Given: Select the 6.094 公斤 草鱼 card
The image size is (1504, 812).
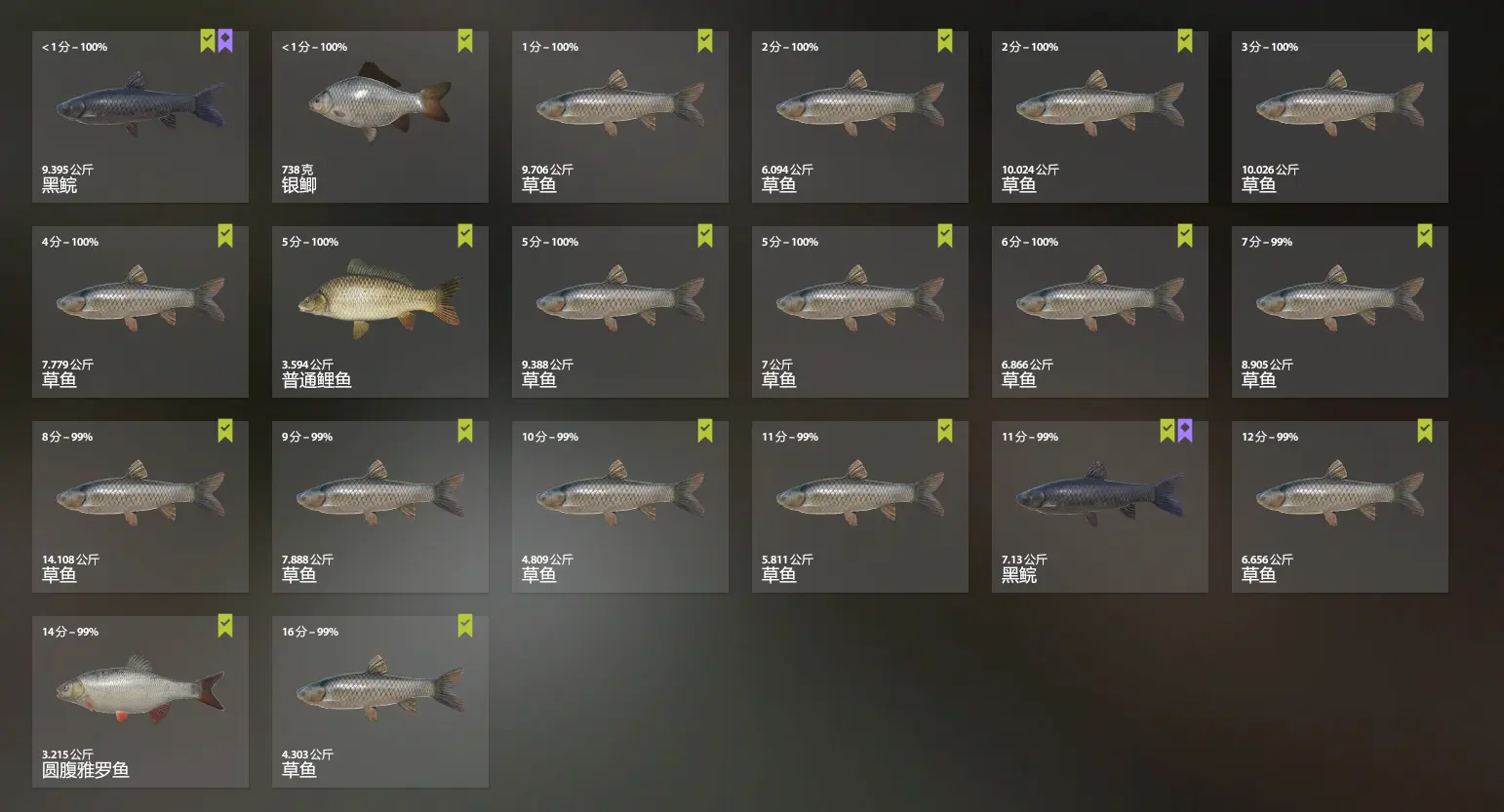Looking at the screenshot, I should 859,117.
